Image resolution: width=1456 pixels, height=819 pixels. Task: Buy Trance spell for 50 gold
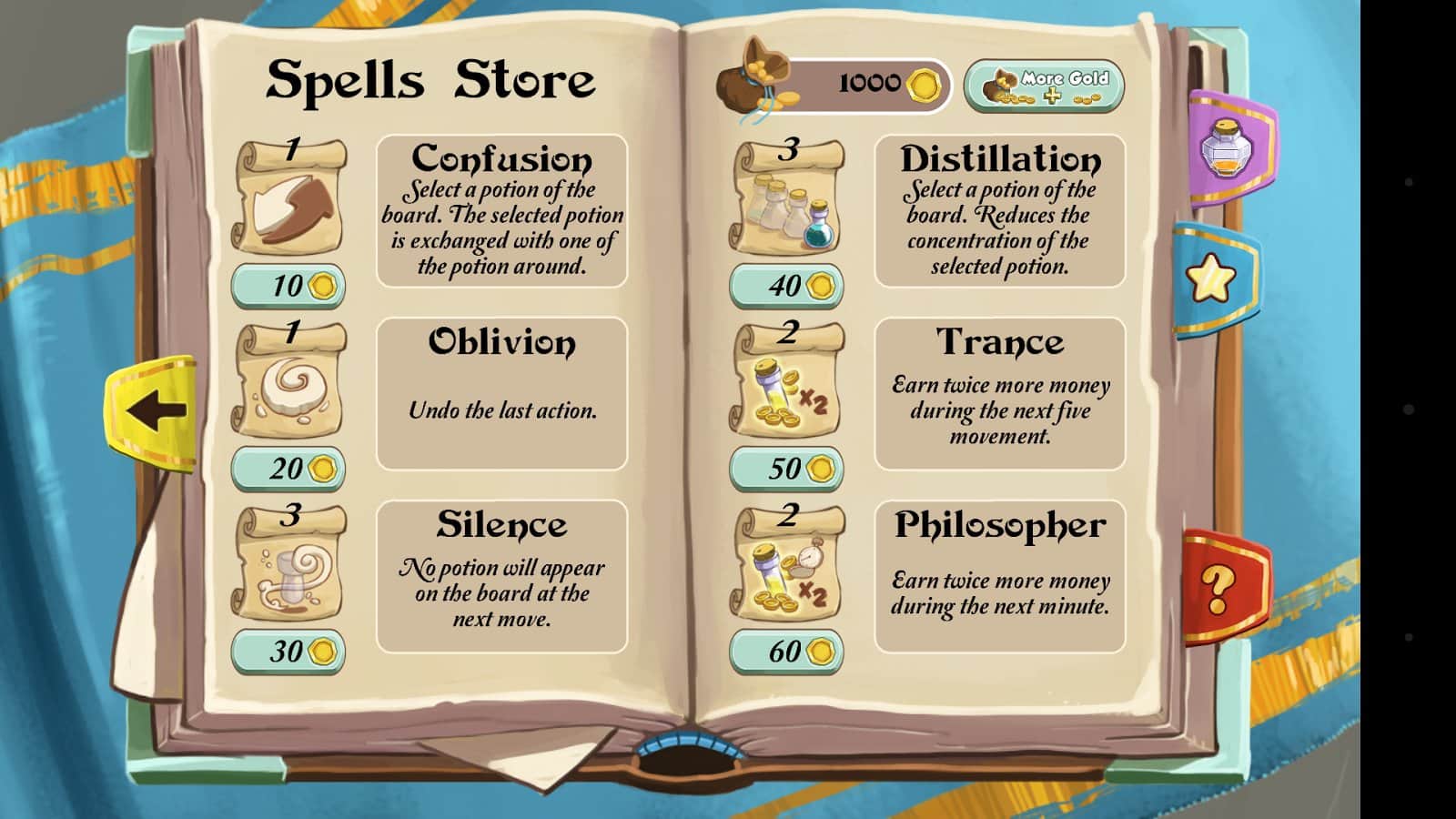(x=786, y=469)
